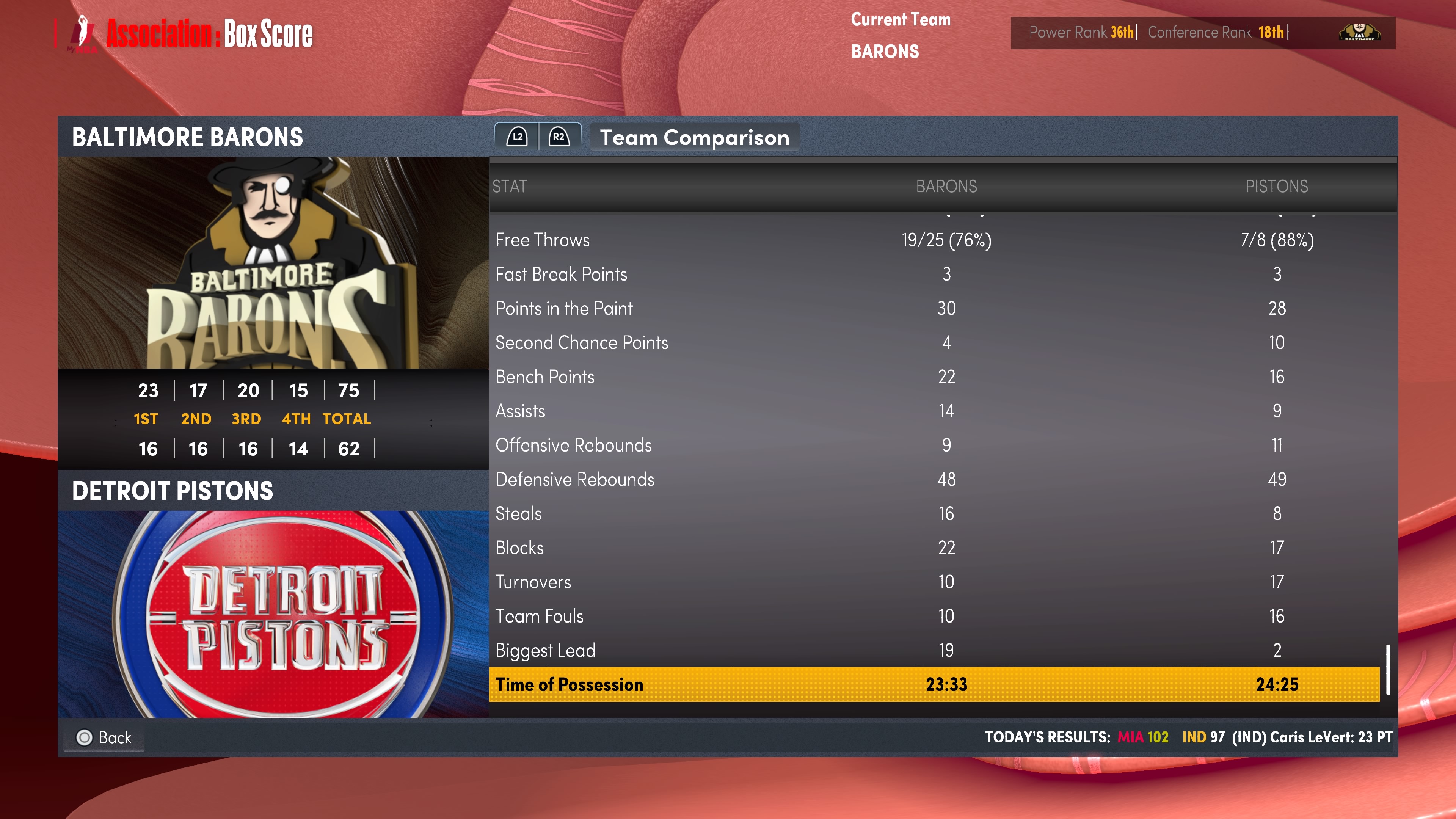Choose the Biggest Lead row
The image size is (1456, 819).
pyautogui.click(x=934, y=651)
